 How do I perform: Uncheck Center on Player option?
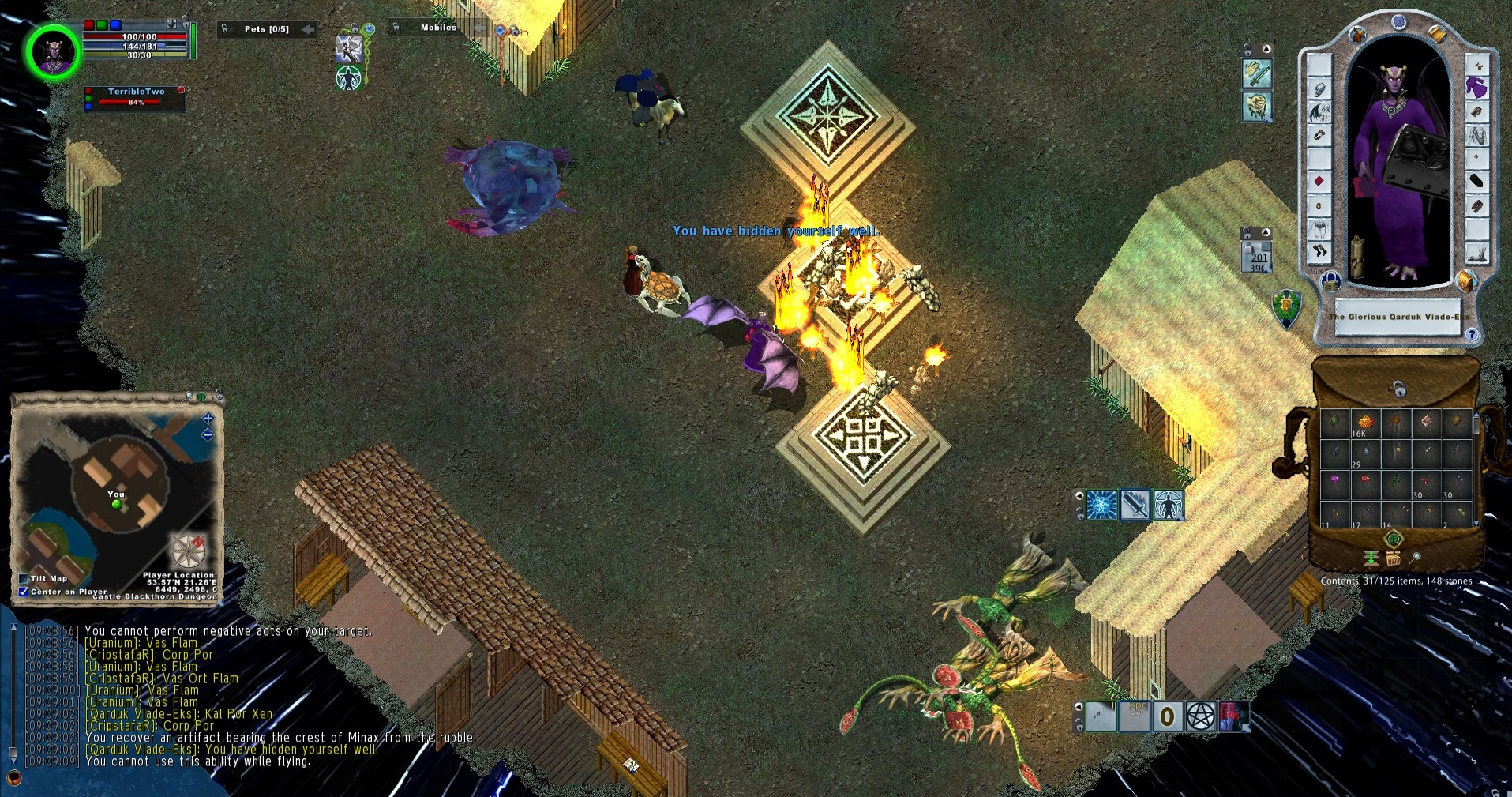click(x=24, y=591)
